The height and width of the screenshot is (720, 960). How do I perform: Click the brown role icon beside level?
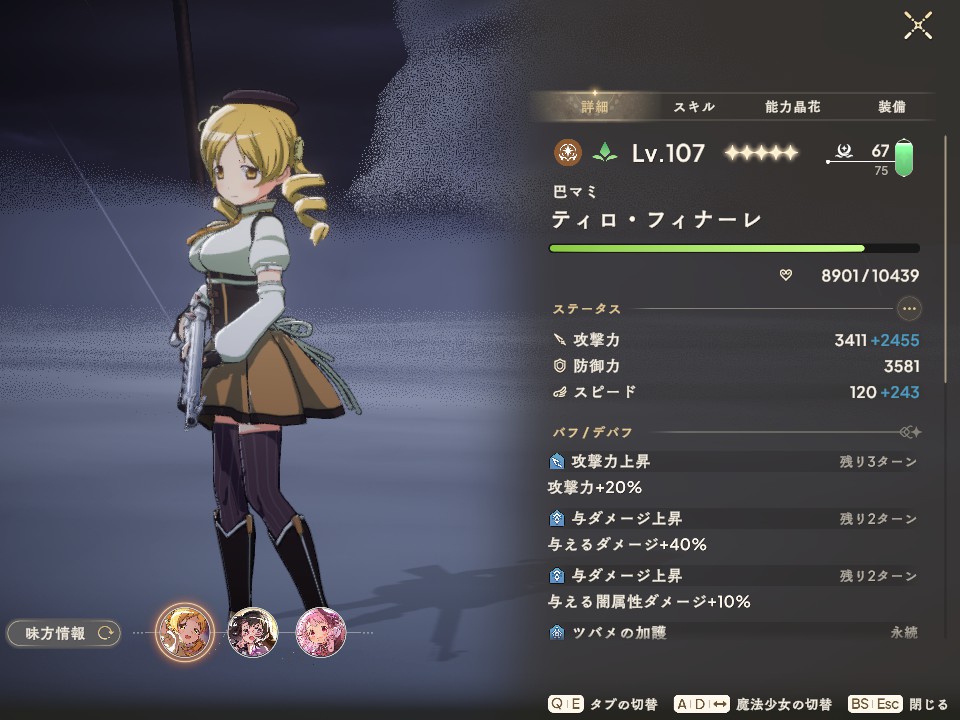coord(567,153)
